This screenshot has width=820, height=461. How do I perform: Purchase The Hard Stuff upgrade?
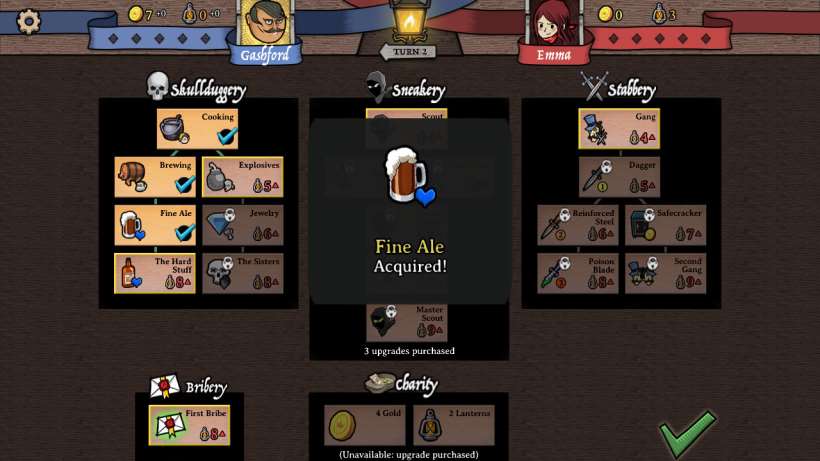click(155, 273)
